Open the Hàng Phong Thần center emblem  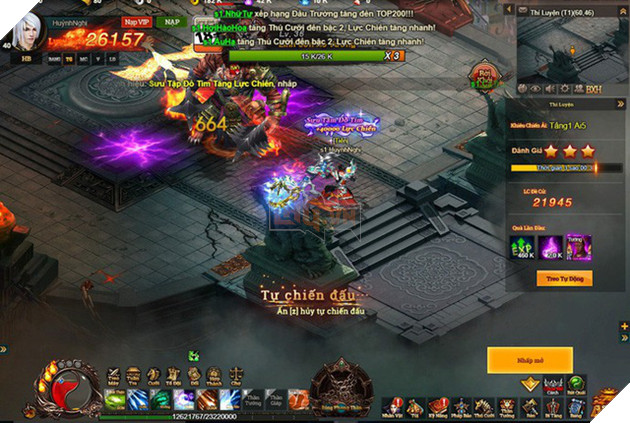point(340,388)
